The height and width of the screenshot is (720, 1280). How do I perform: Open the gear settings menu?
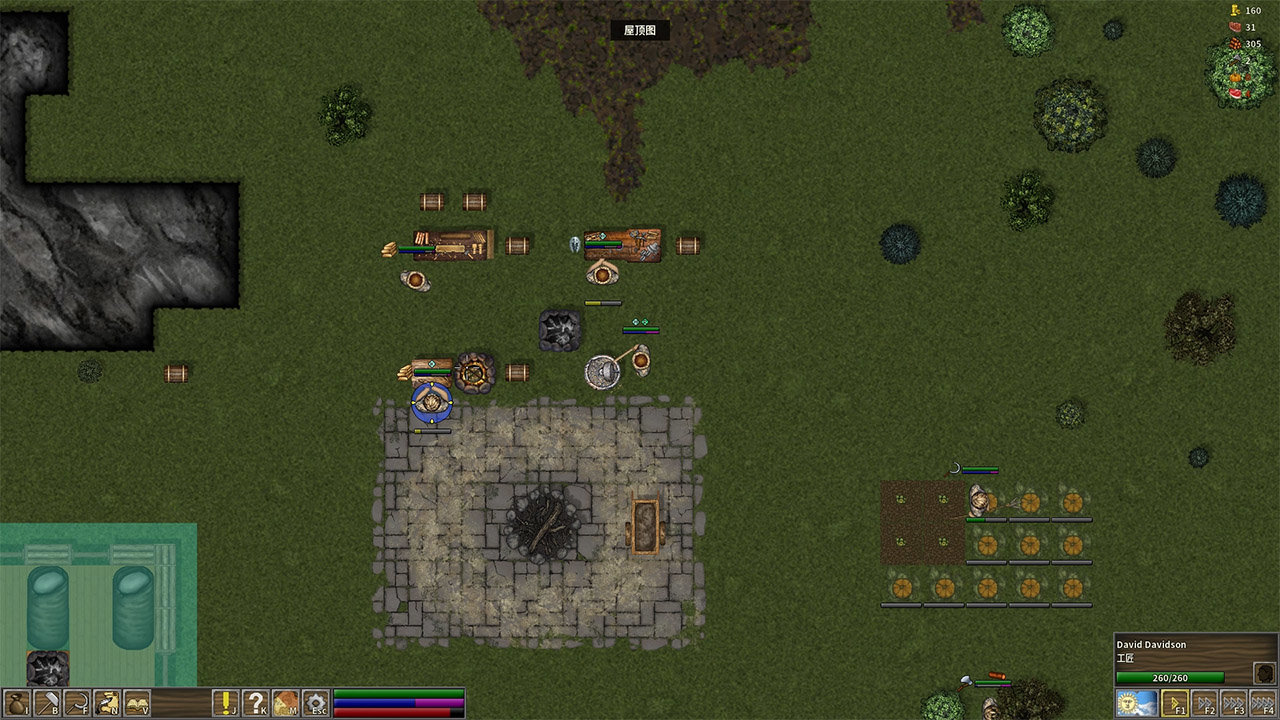click(x=316, y=703)
